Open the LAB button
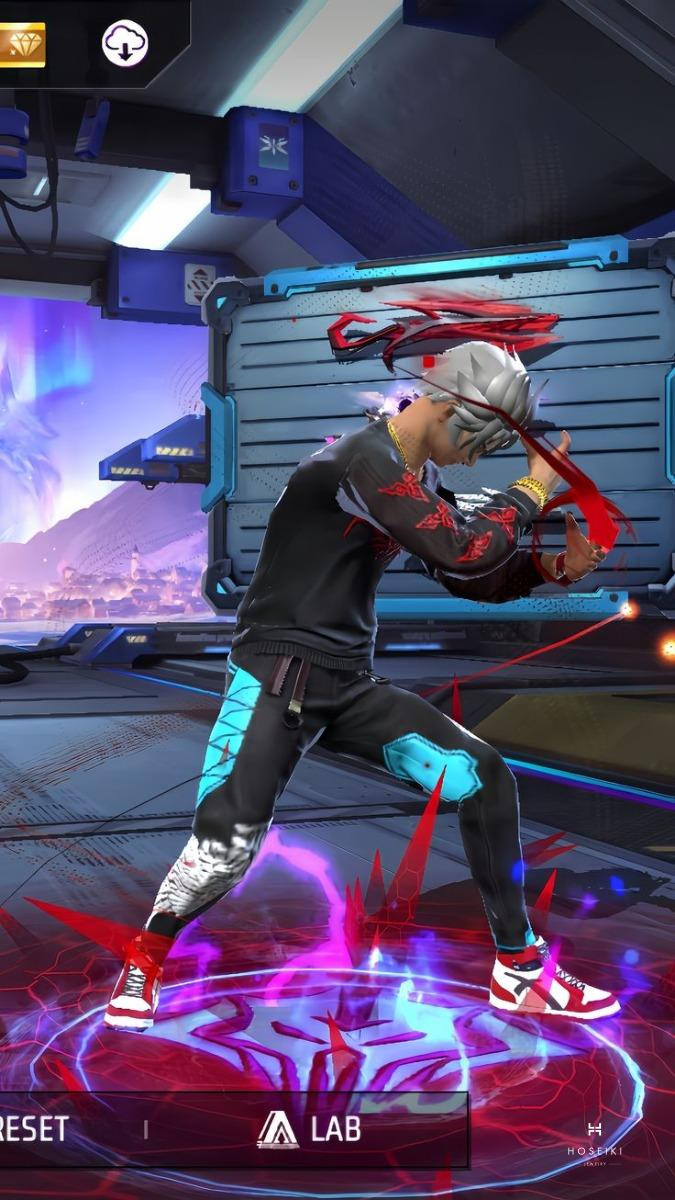This screenshot has width=675, height=1200. 308,1130
